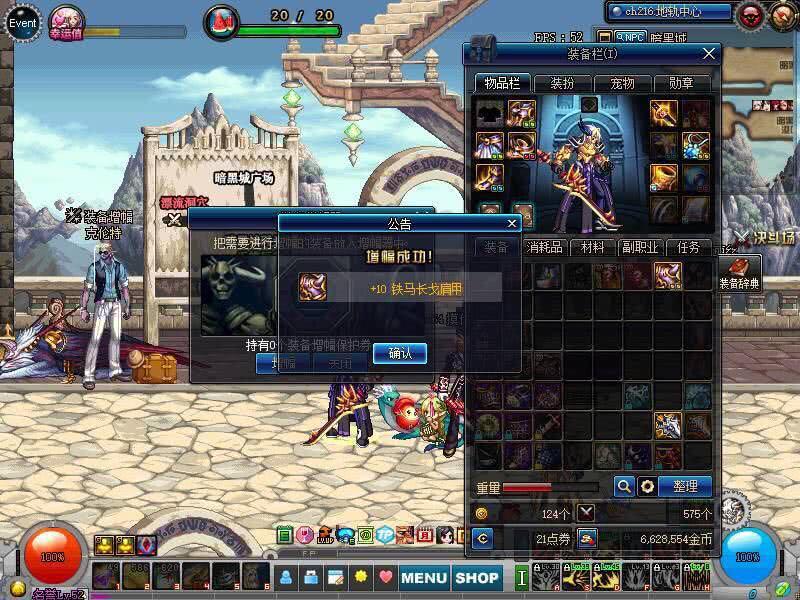Switch to the 副职业 sub-profession category
The height and width of the screenshot is (600, 800).
pos(640,247)
